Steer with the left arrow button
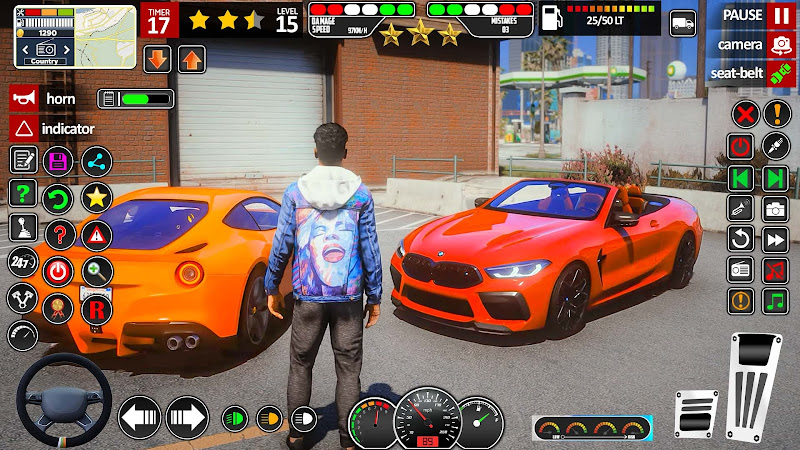Image resolution: width=800 pixels, height=450 pixels. tap(140, 415)
